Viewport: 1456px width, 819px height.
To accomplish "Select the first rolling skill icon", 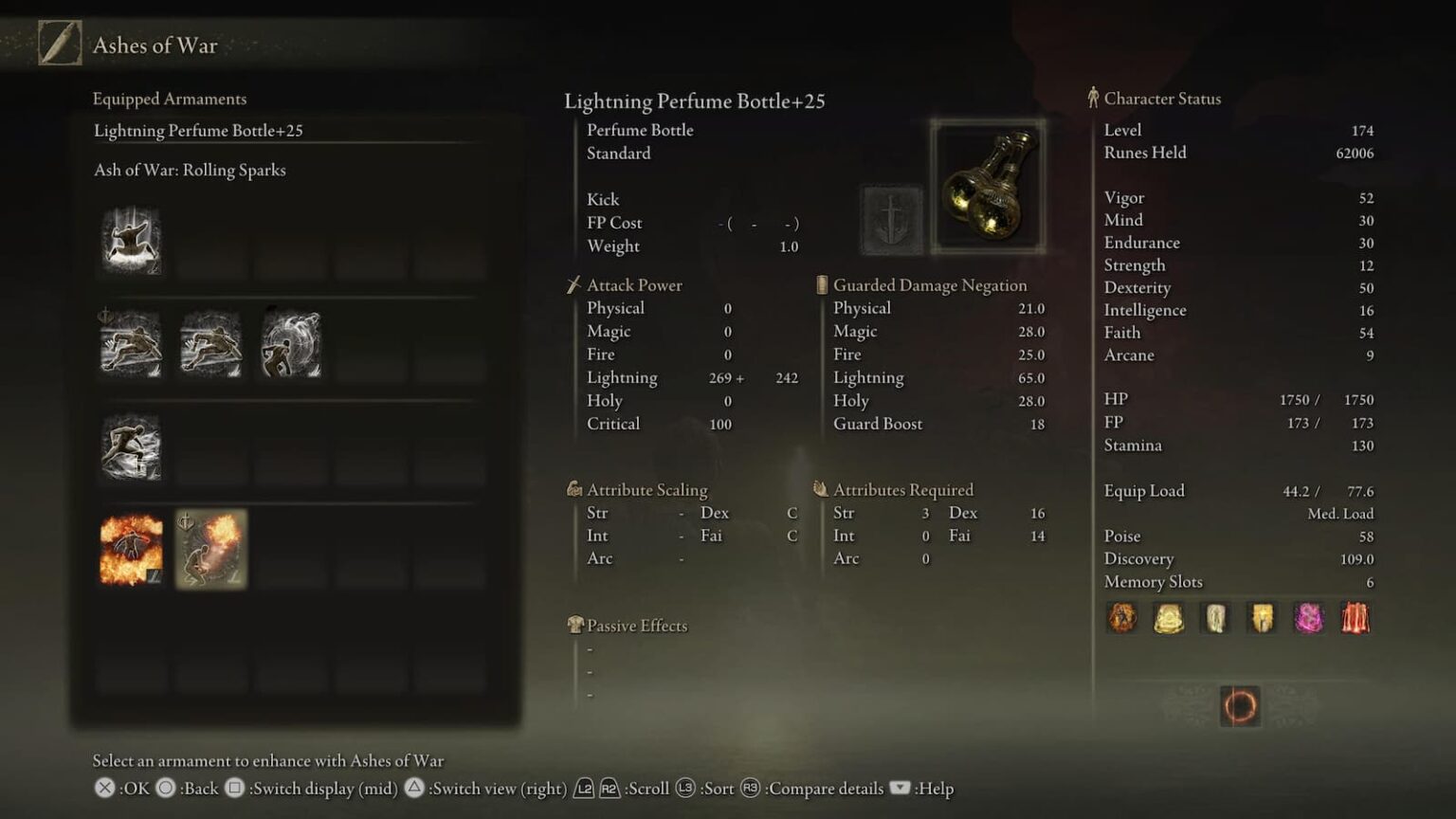I will [131, 344].
